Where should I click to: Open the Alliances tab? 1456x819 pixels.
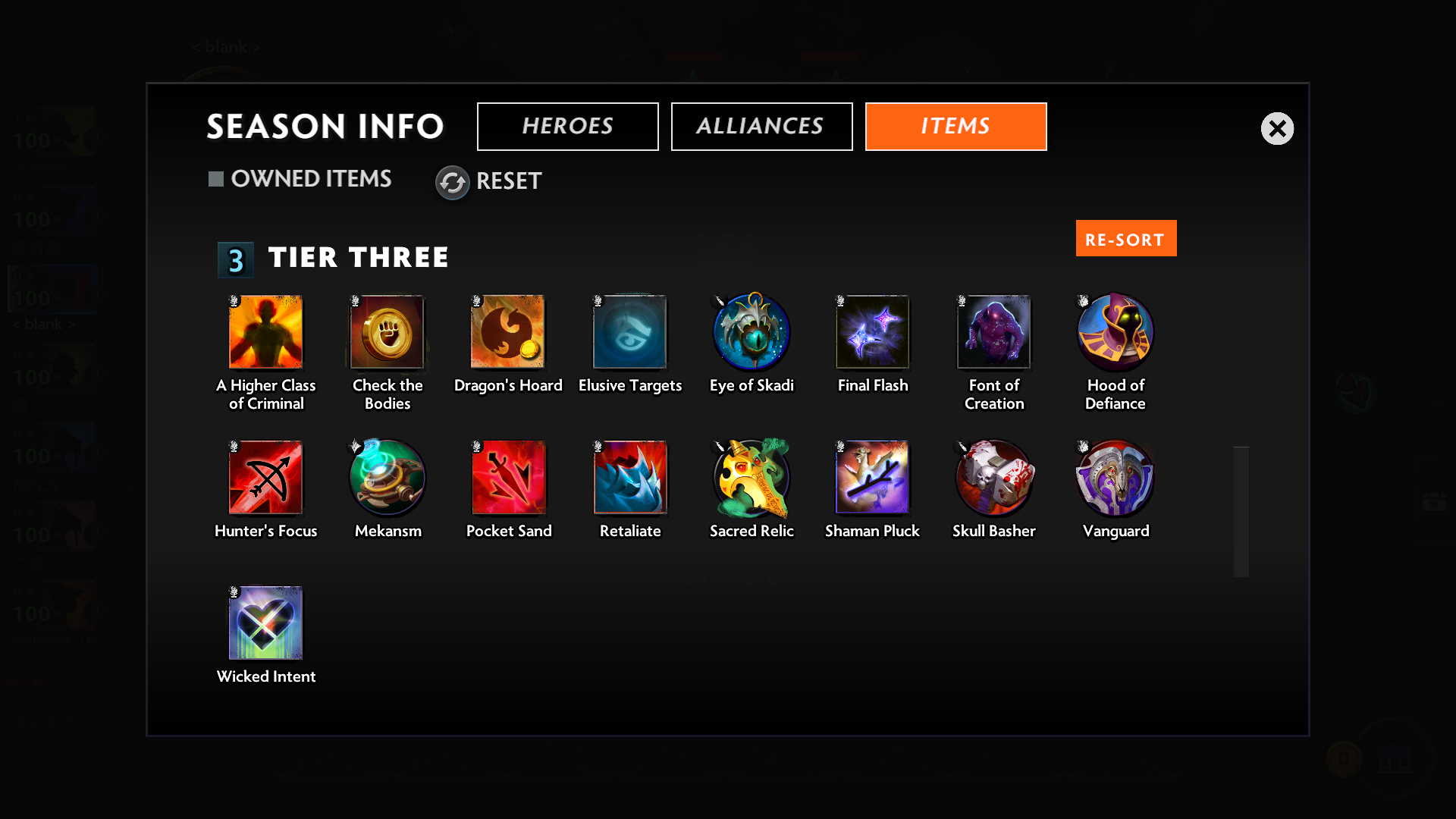[761, 126]
